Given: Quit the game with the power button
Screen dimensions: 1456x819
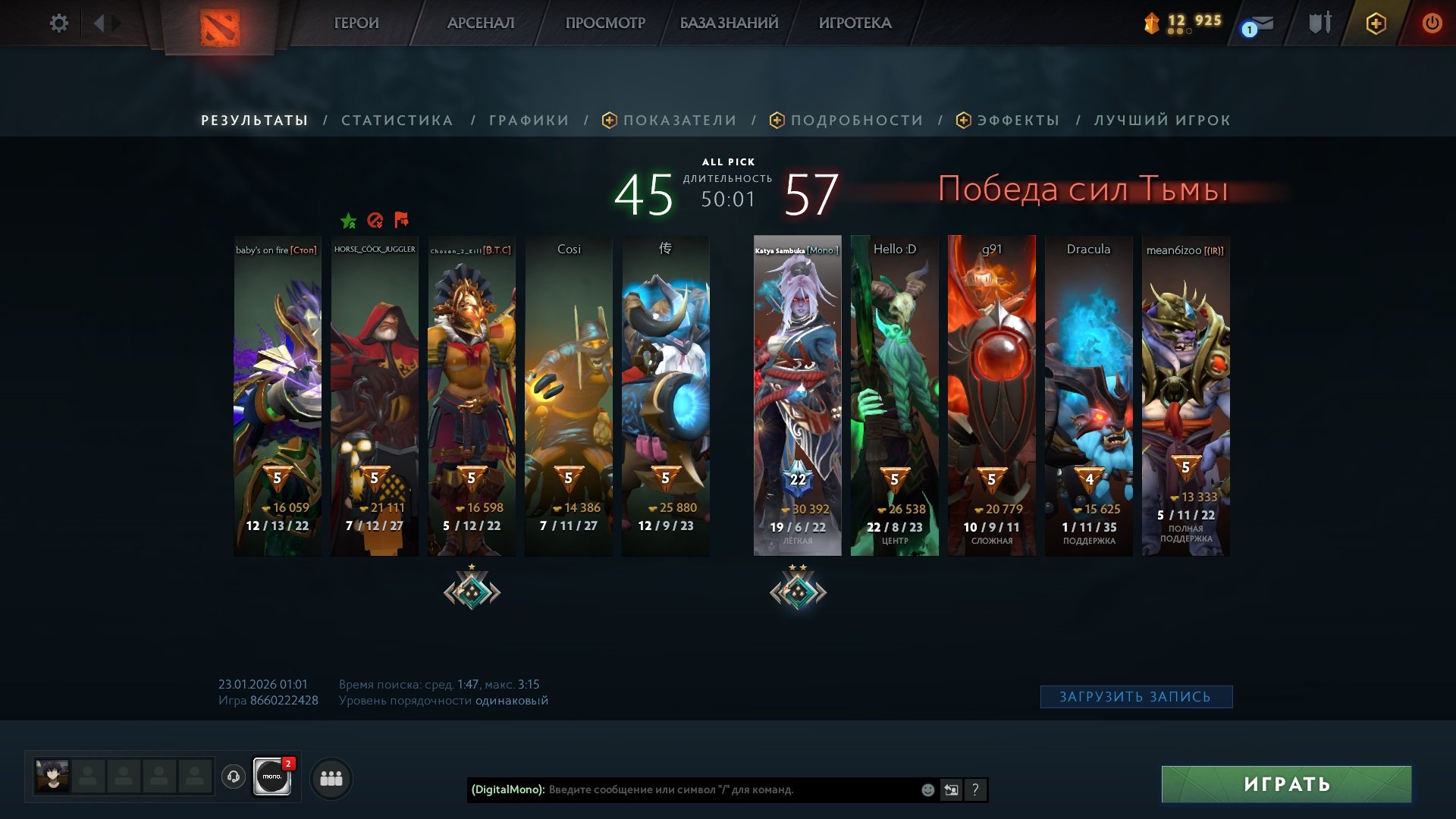Looking at the screenshot, I should point(1432,23).
